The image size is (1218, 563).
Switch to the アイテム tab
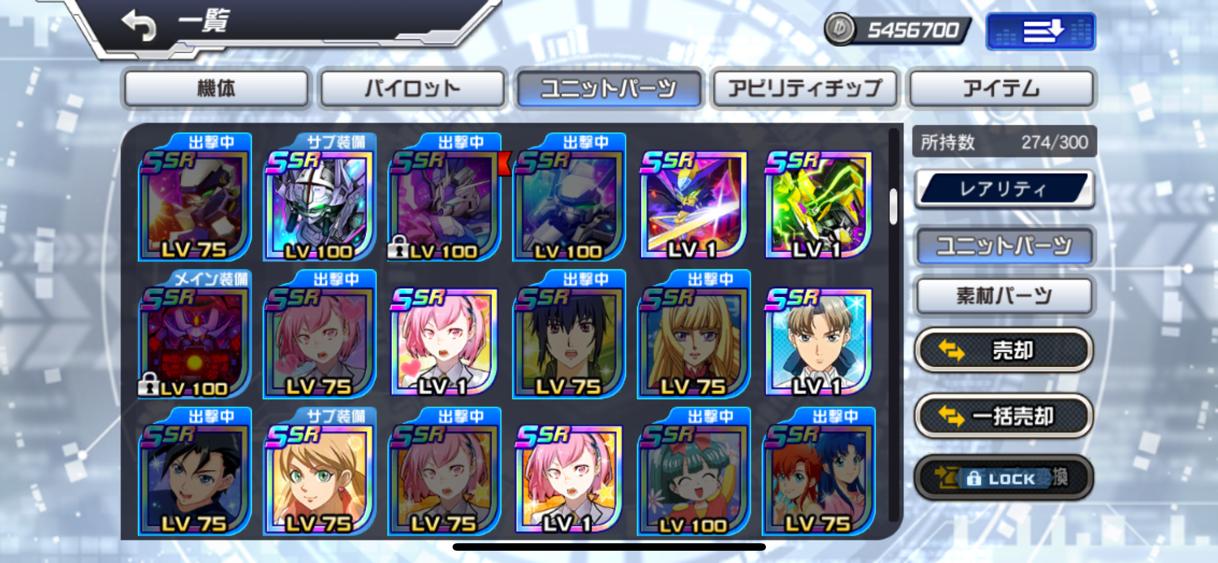pos(1000,89)
